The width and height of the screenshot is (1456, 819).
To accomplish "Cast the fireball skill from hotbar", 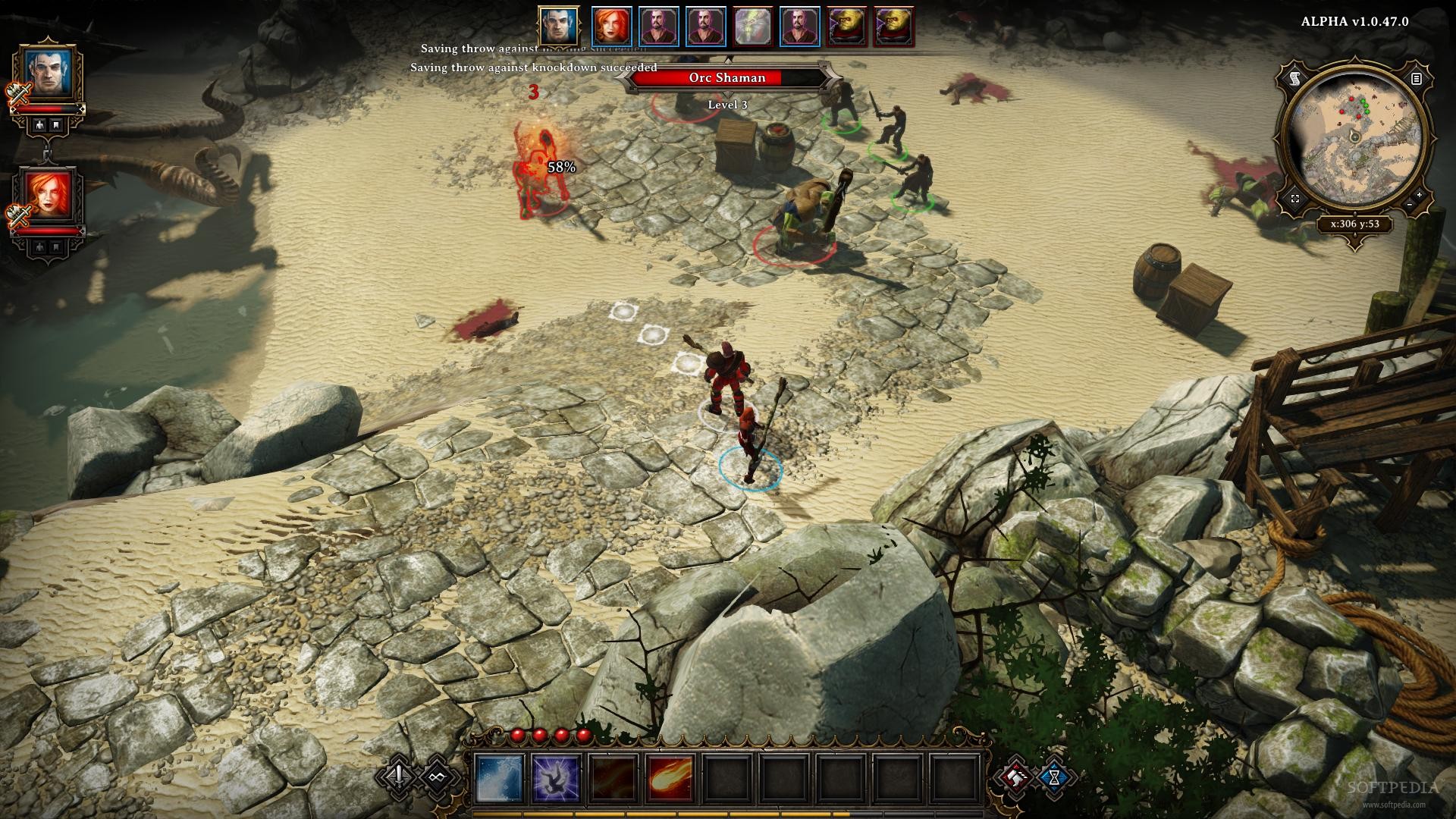I will [x=670, y=778].
